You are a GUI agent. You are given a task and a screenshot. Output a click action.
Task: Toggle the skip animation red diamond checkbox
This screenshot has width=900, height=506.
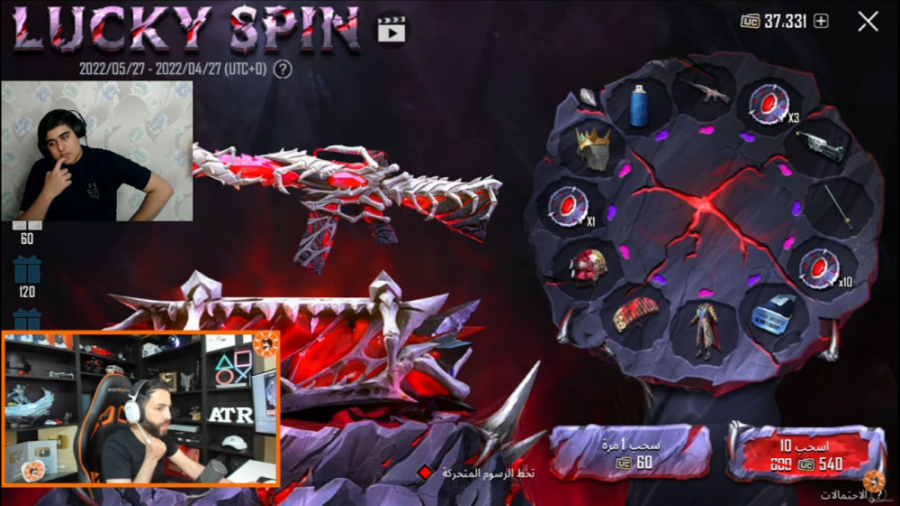(x=424, y=472)
